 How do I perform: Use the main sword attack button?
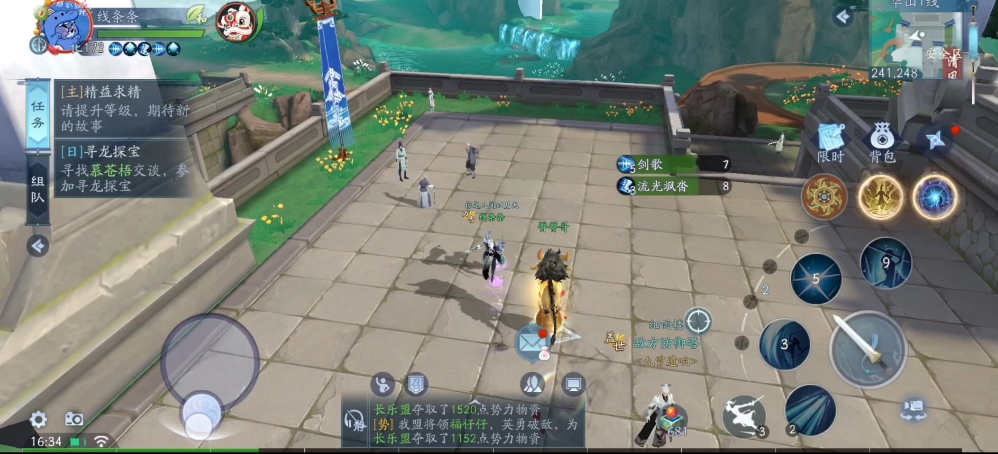point(868,348)
